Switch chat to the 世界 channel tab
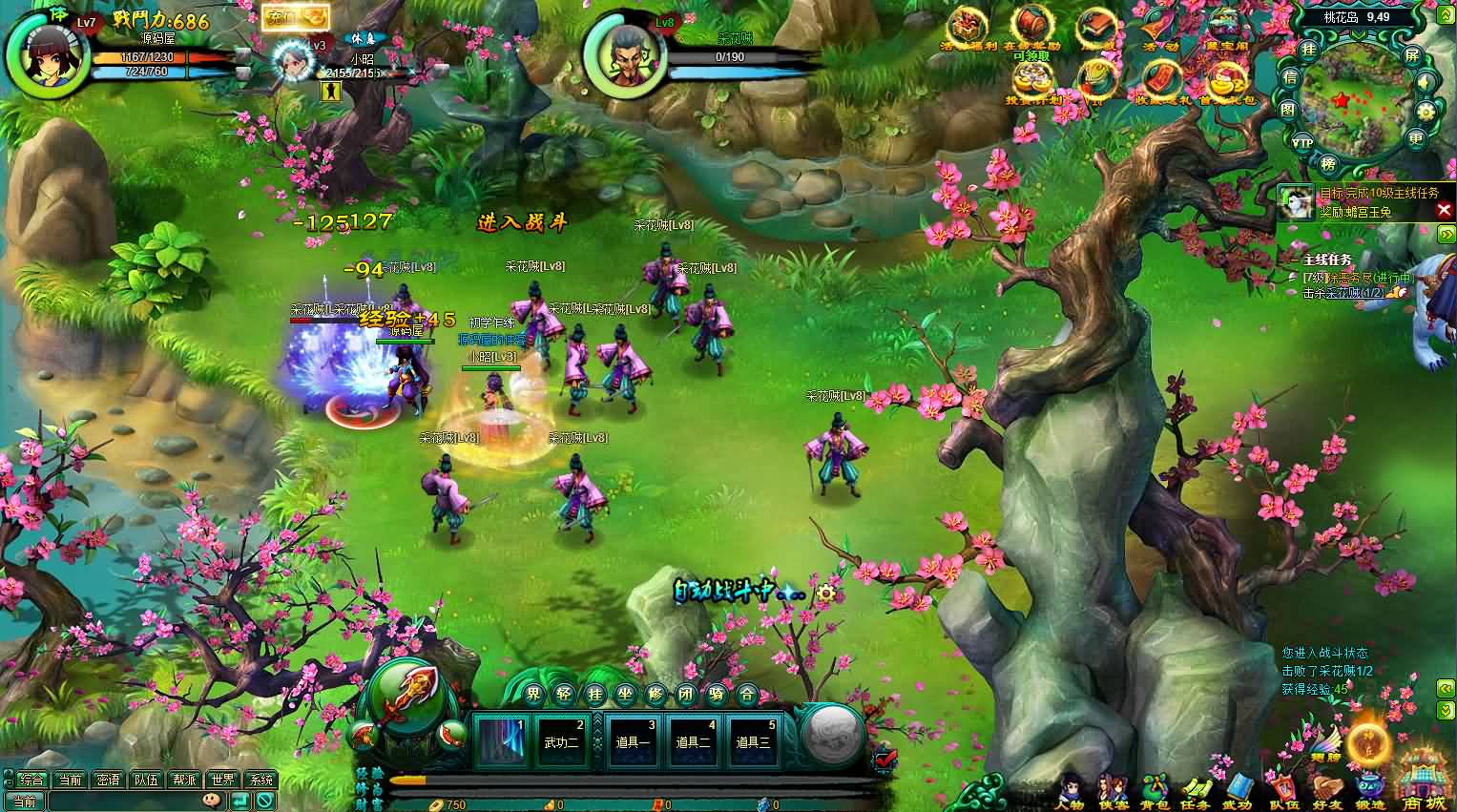Viewport: 1457px width, 812px height. click(x=222, y=780)
